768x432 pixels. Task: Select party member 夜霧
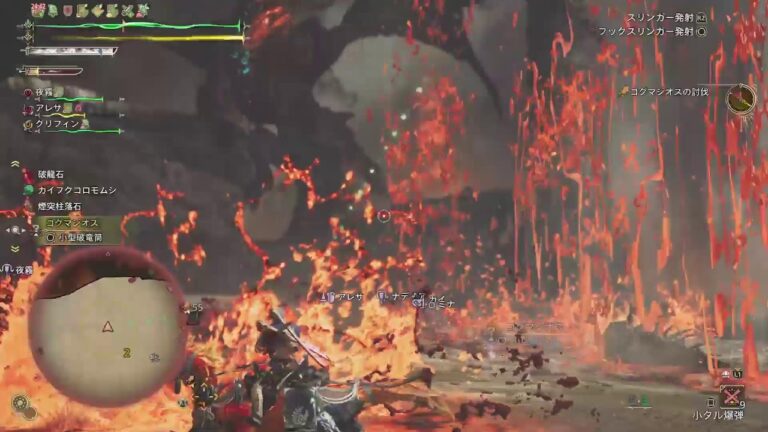click(x=45, y=93)
